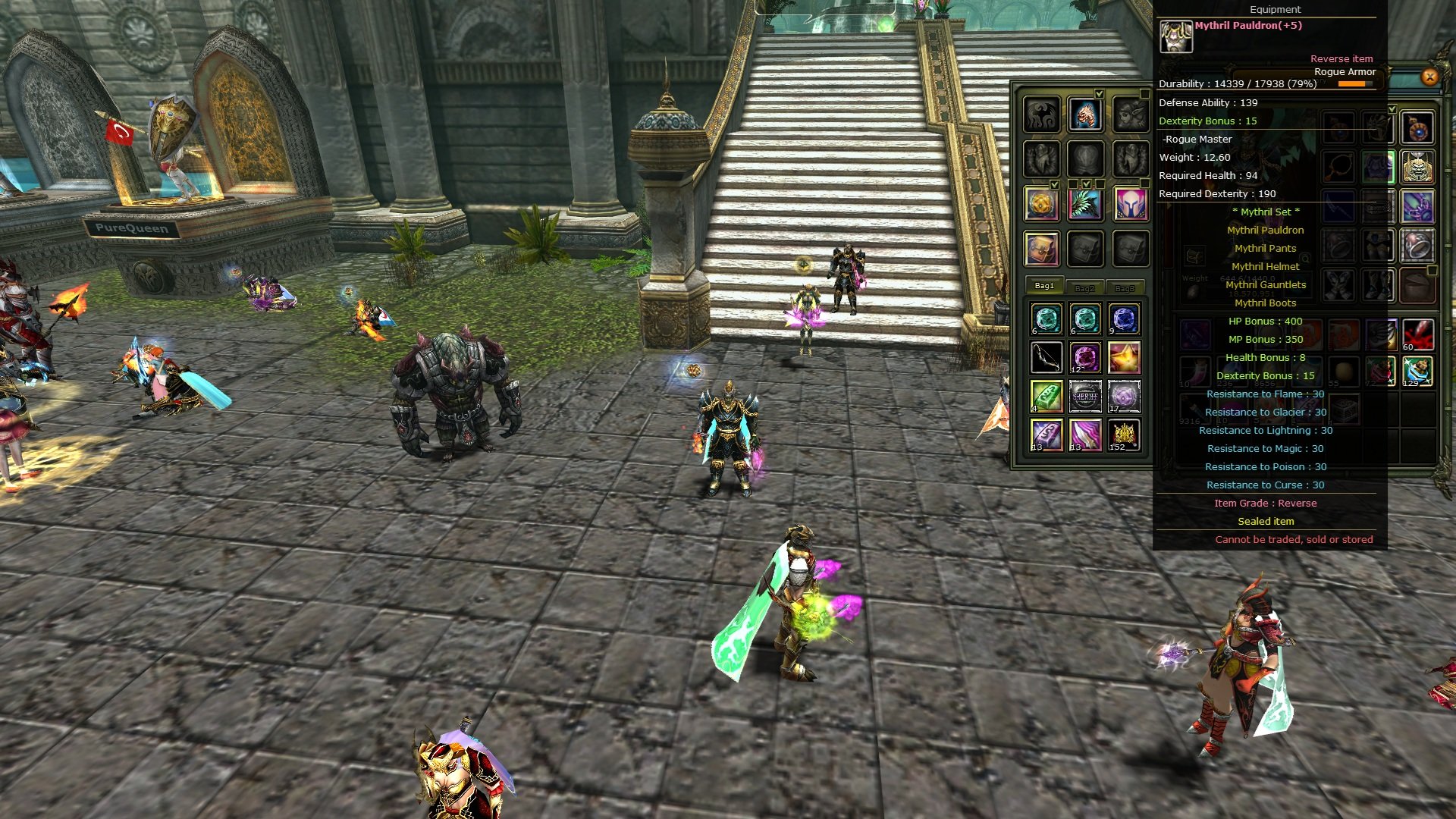Viewport: 1456px width, 819px height.
Task: Click the Mythril Gauntlets set entry
Action: [1265, 284]
